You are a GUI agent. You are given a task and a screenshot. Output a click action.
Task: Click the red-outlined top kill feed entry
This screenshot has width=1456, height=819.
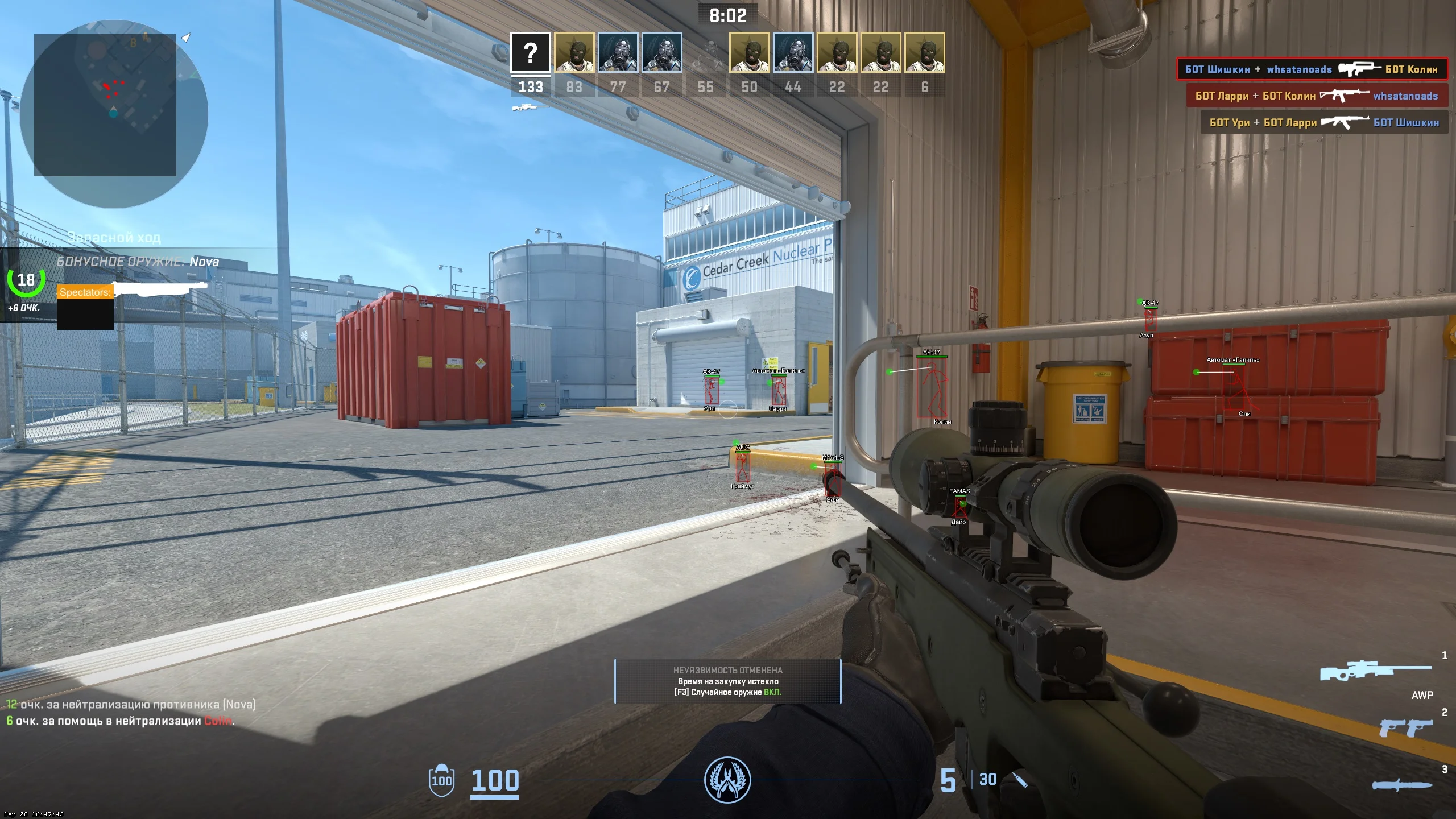(1312, 69)
